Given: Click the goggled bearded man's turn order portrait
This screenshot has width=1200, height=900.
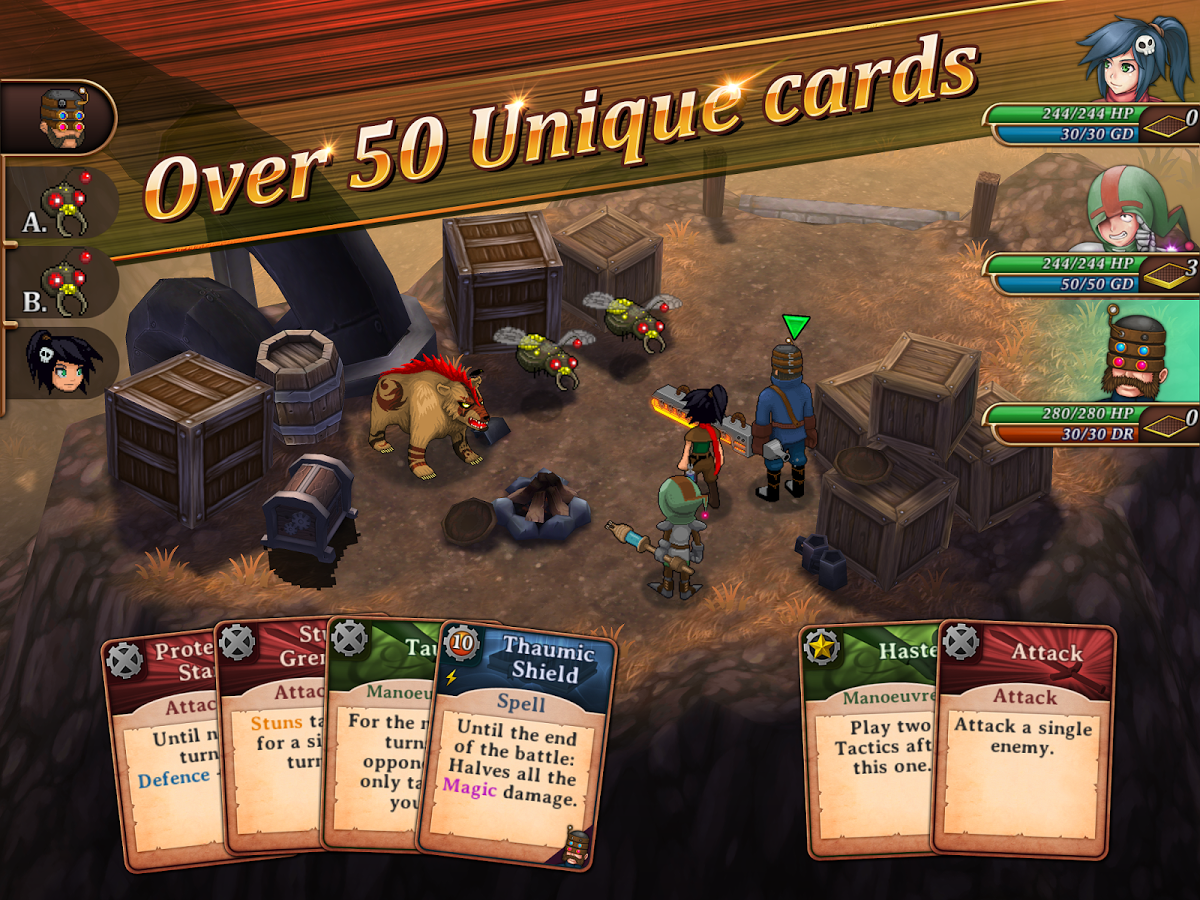Looking at the screenshot, I should (x=60, y=119).
